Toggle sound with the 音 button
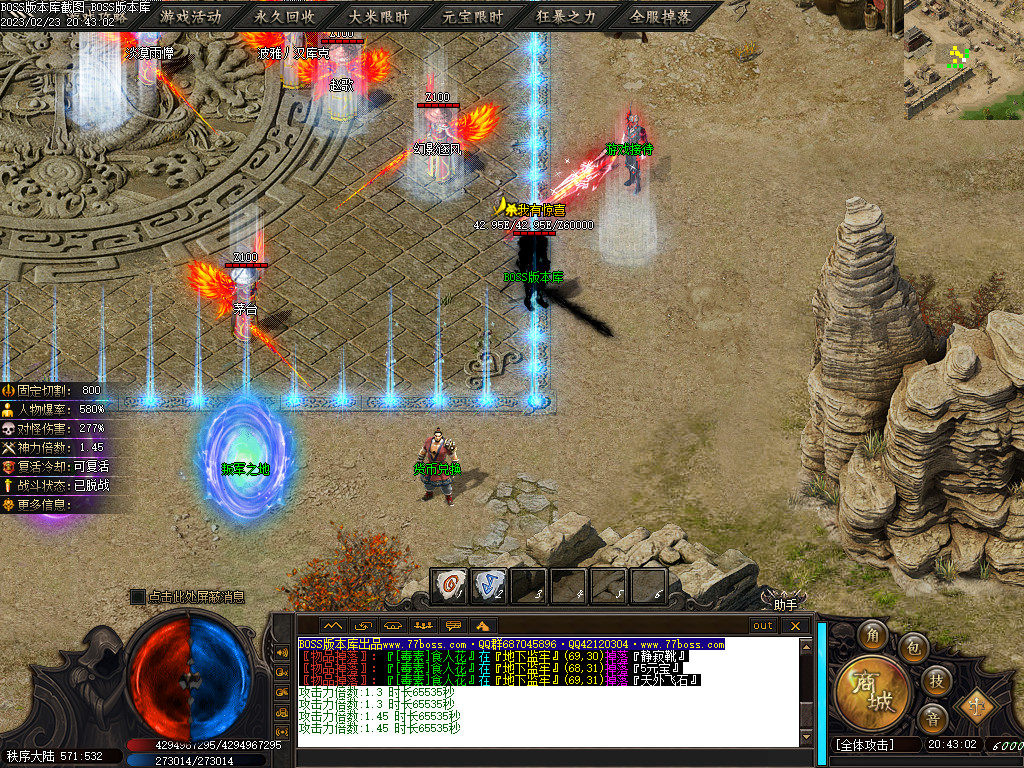The height and width of the screenshot is (768, 1024). tap(932, 718)
